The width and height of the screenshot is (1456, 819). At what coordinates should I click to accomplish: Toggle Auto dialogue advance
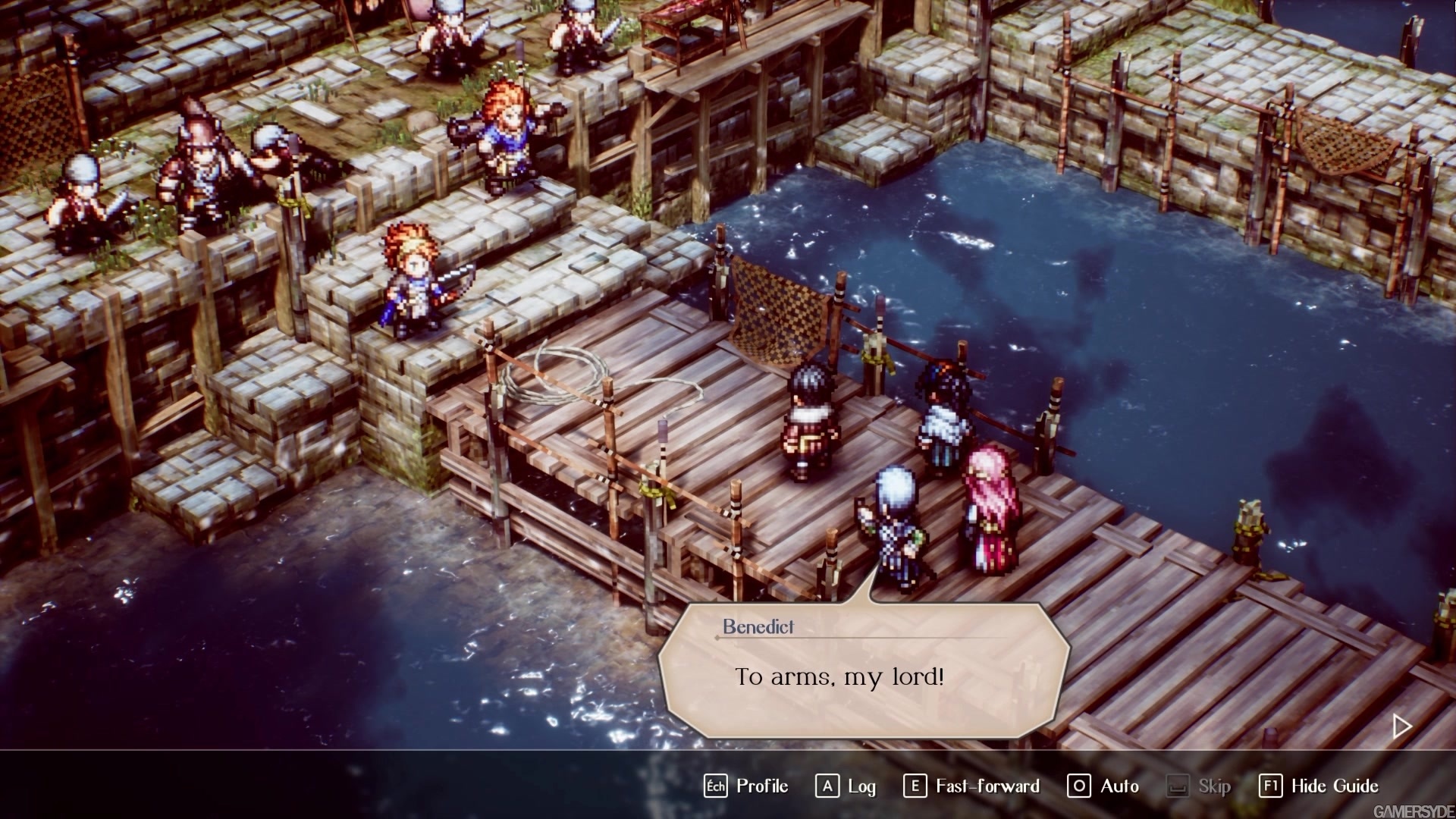(1103, 786)
